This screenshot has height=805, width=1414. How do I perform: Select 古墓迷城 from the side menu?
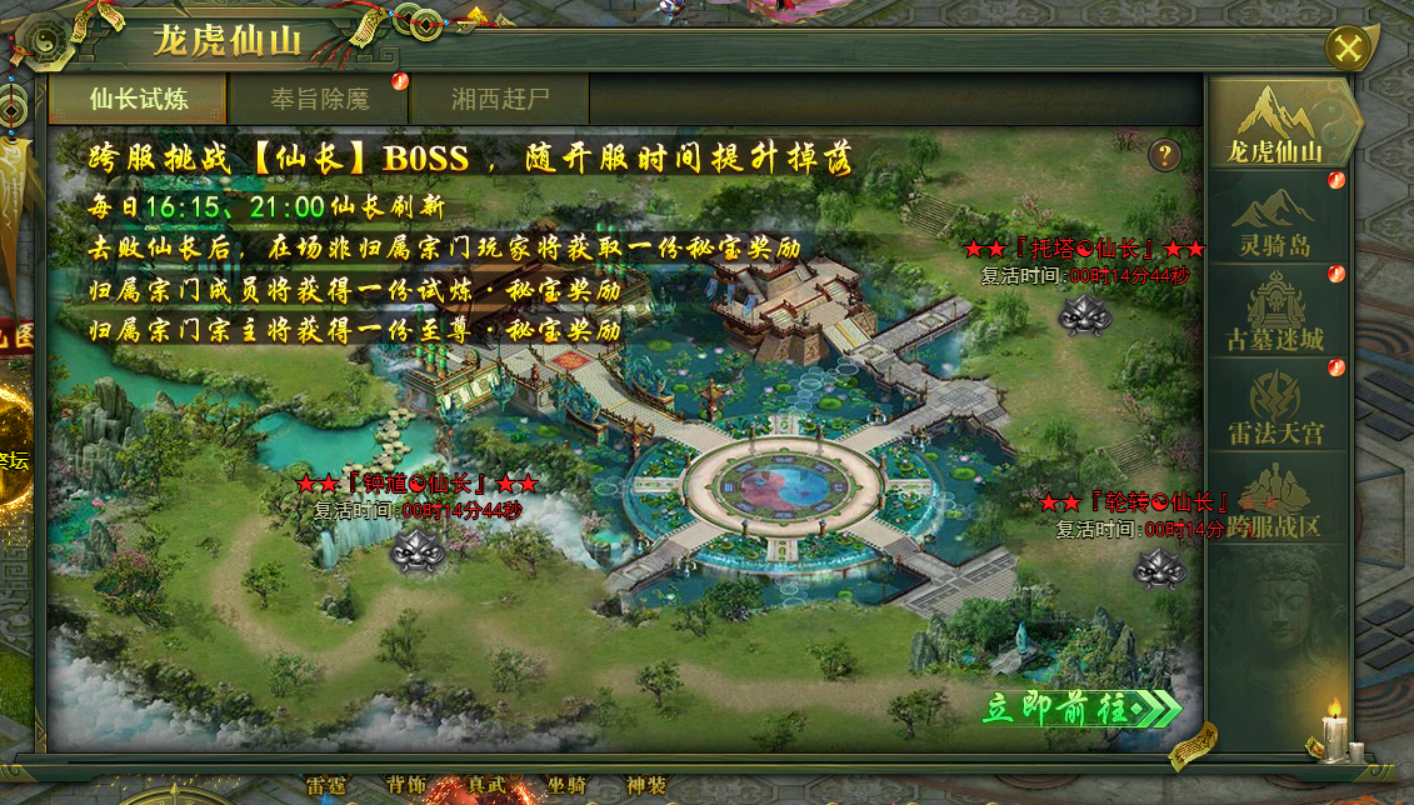point(1275,312)
